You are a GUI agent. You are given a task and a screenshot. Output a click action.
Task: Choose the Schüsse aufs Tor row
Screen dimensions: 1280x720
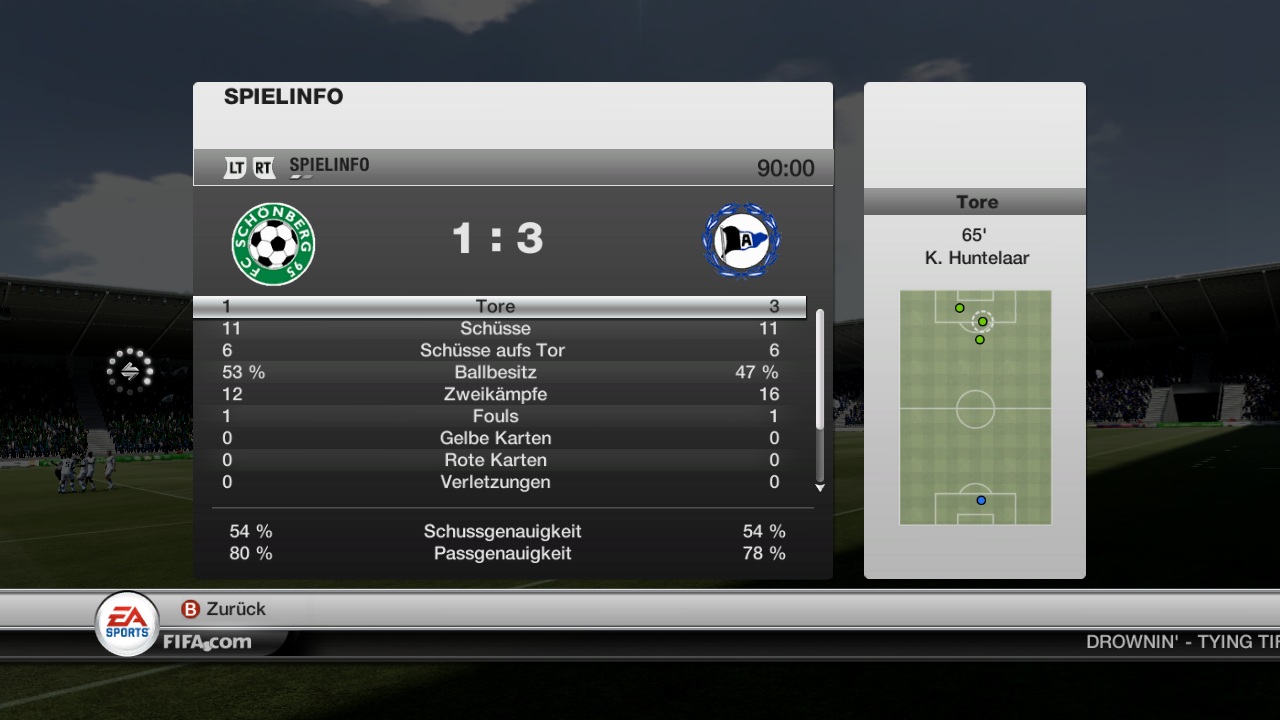[x=498, y=350]
